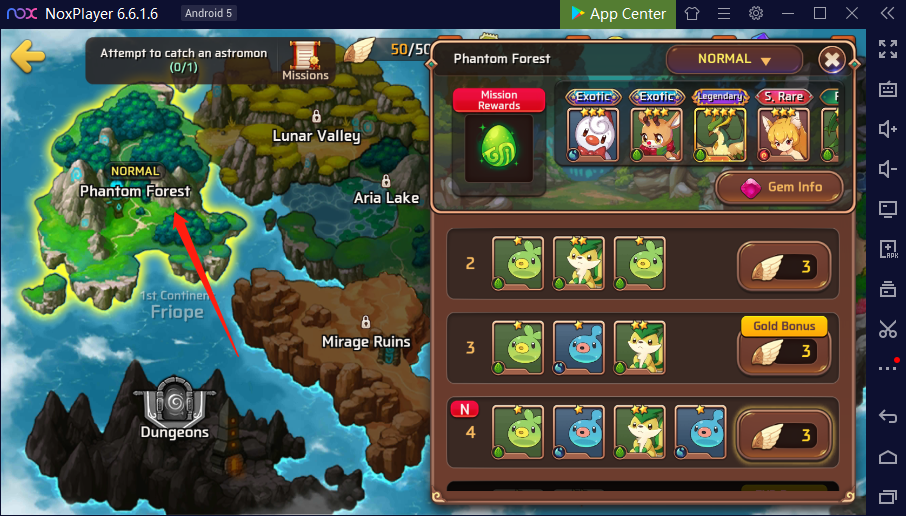This screenshot has width=906, height=516.
Task: Select Lunar Valley region
Action: click(x=316, y=135)
